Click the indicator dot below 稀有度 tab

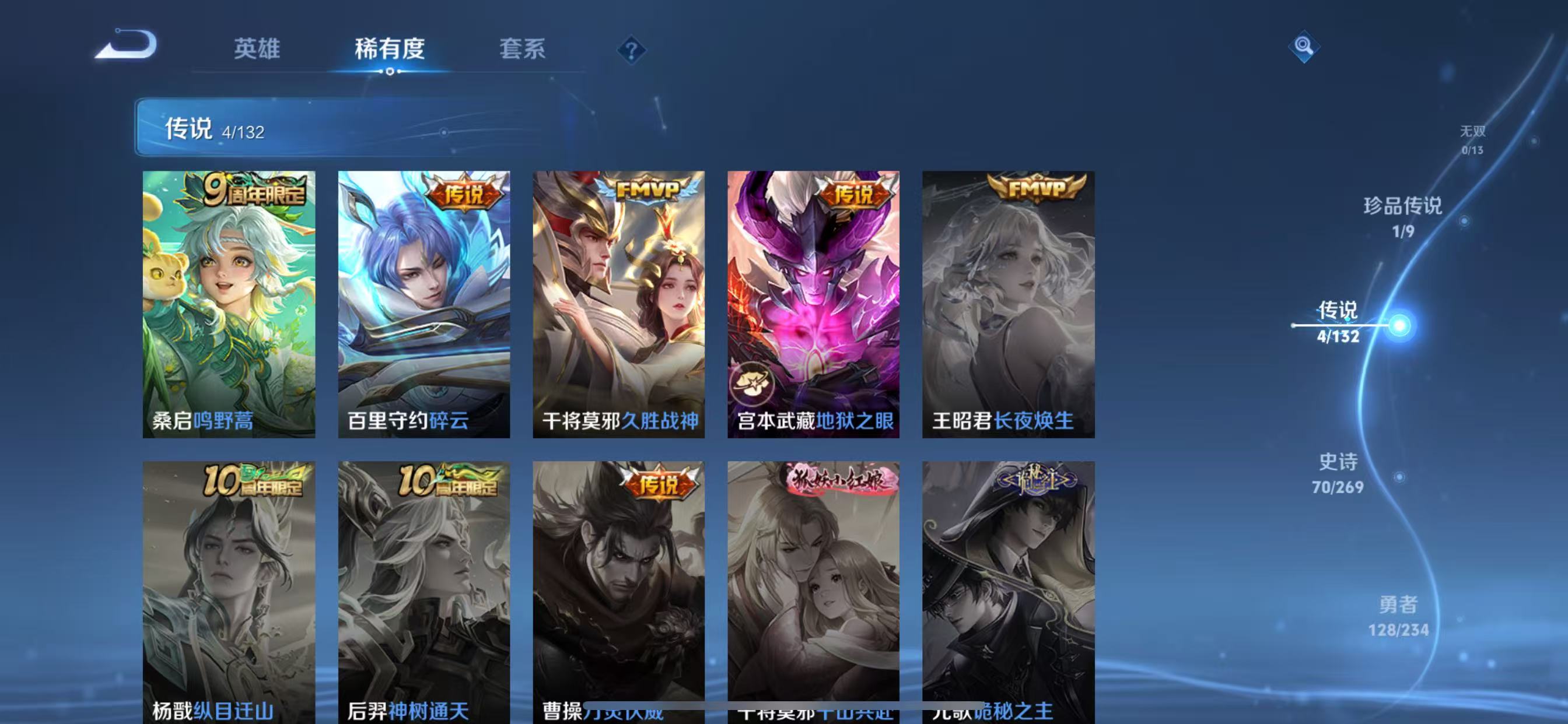tap(390, 72)
